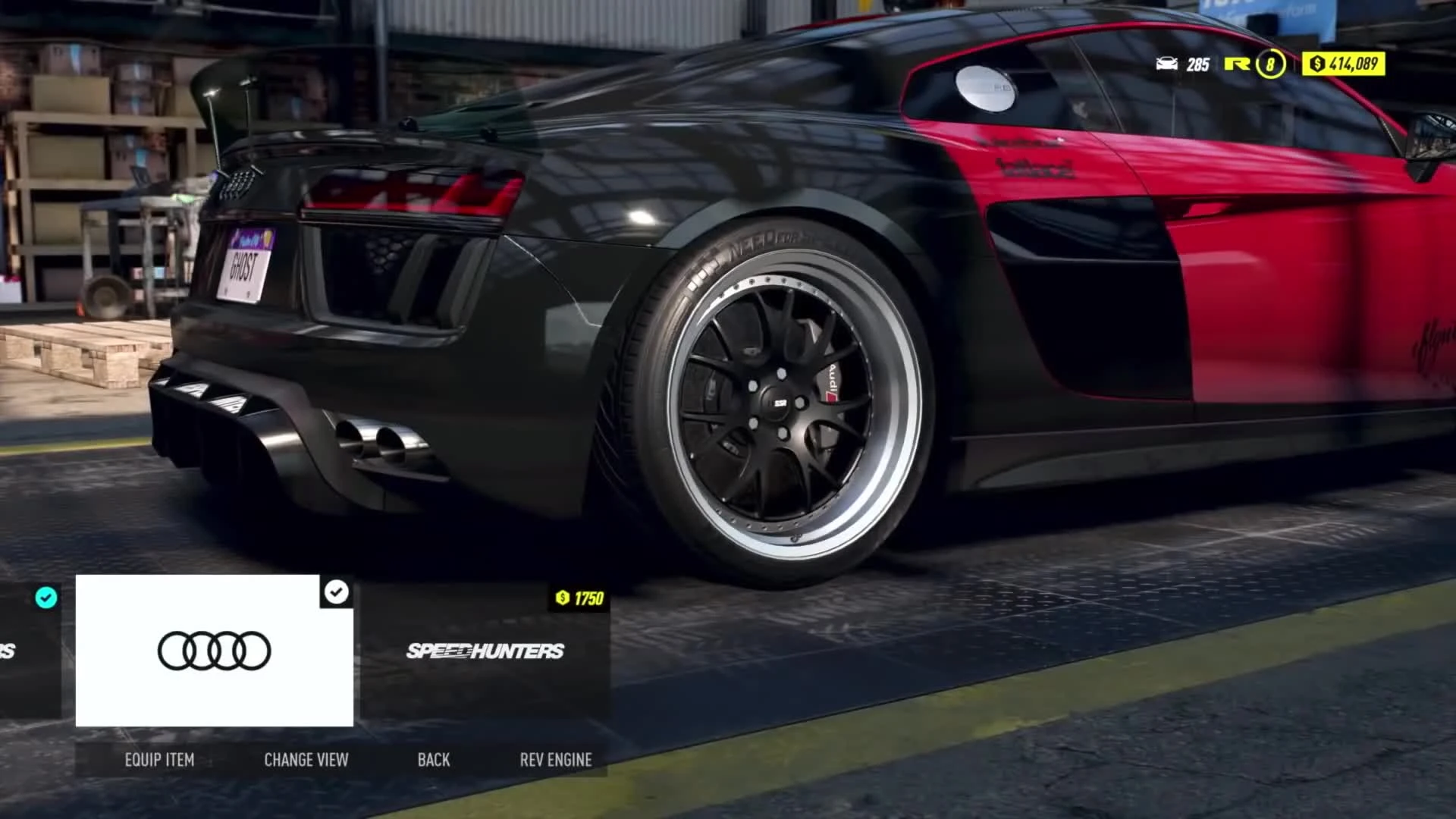Toggle the white checkmark on the Audi badge tile

tap(337, 591)
